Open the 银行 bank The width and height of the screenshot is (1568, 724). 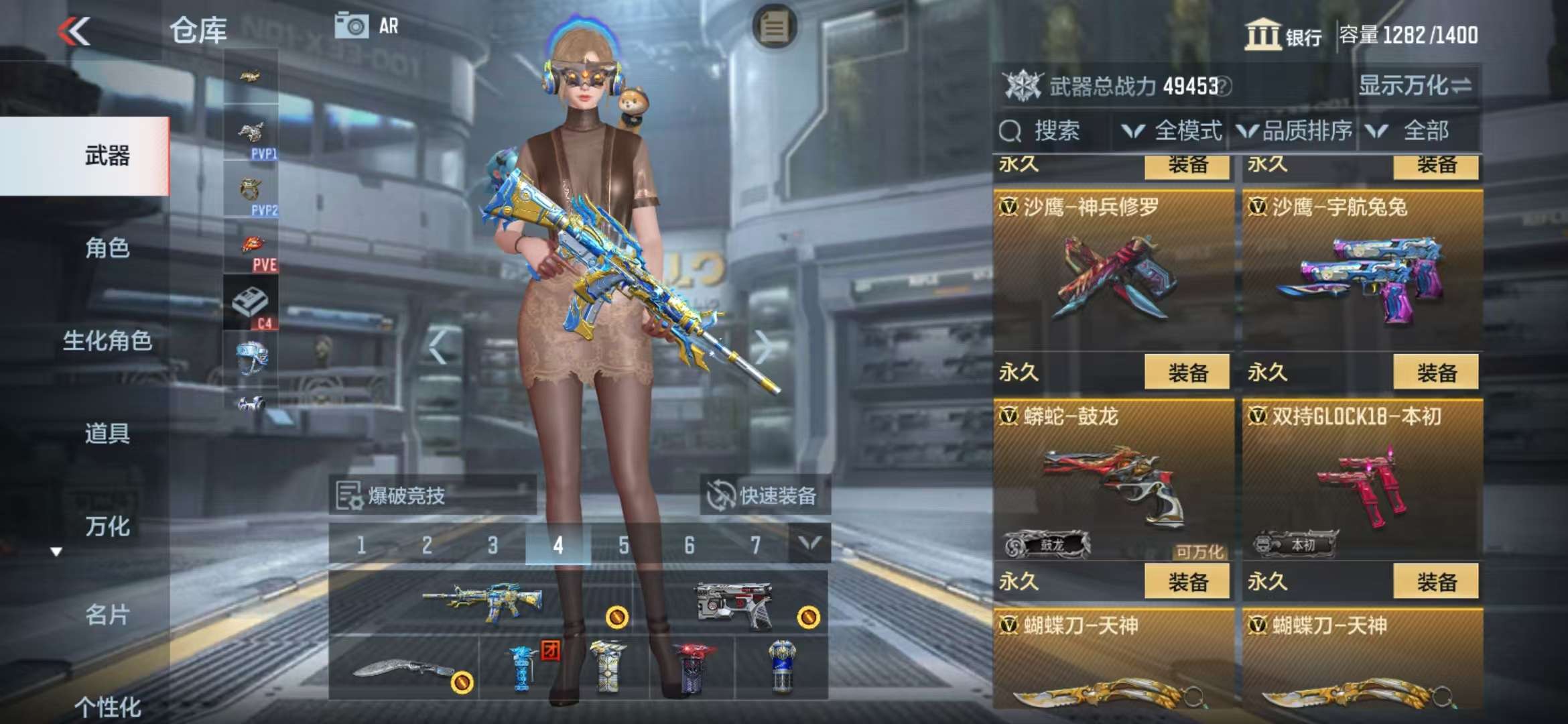click(x=1283, y=35)
